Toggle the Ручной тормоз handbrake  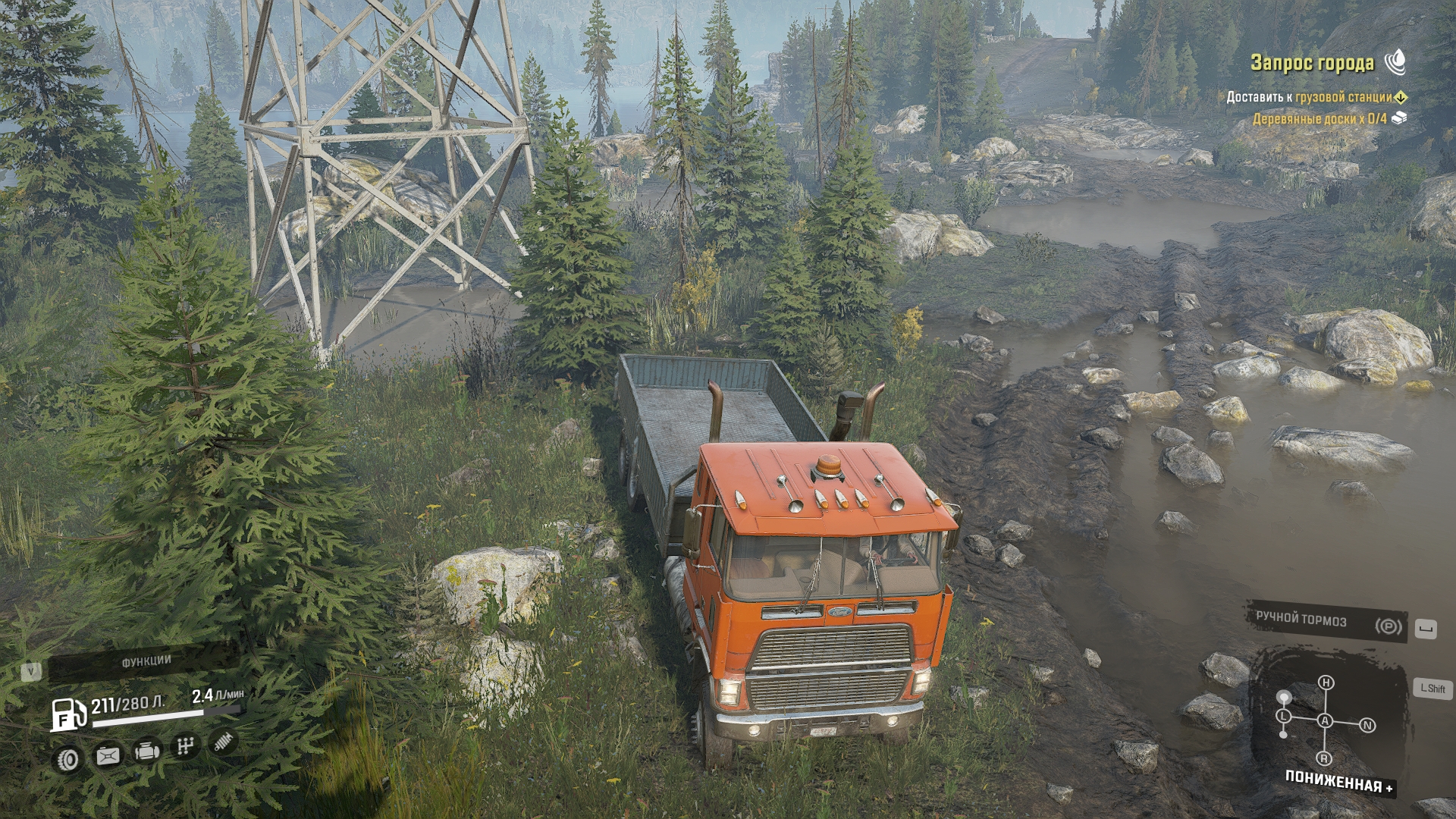(x=1327, y=623)
